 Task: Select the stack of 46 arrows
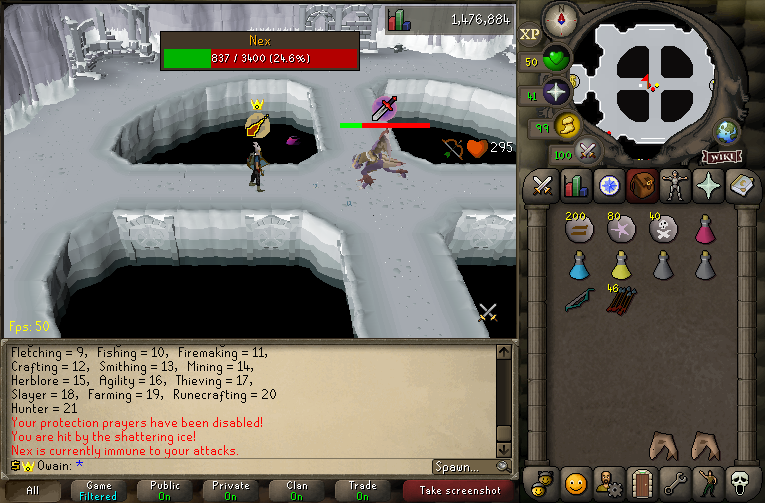(620, 300)
